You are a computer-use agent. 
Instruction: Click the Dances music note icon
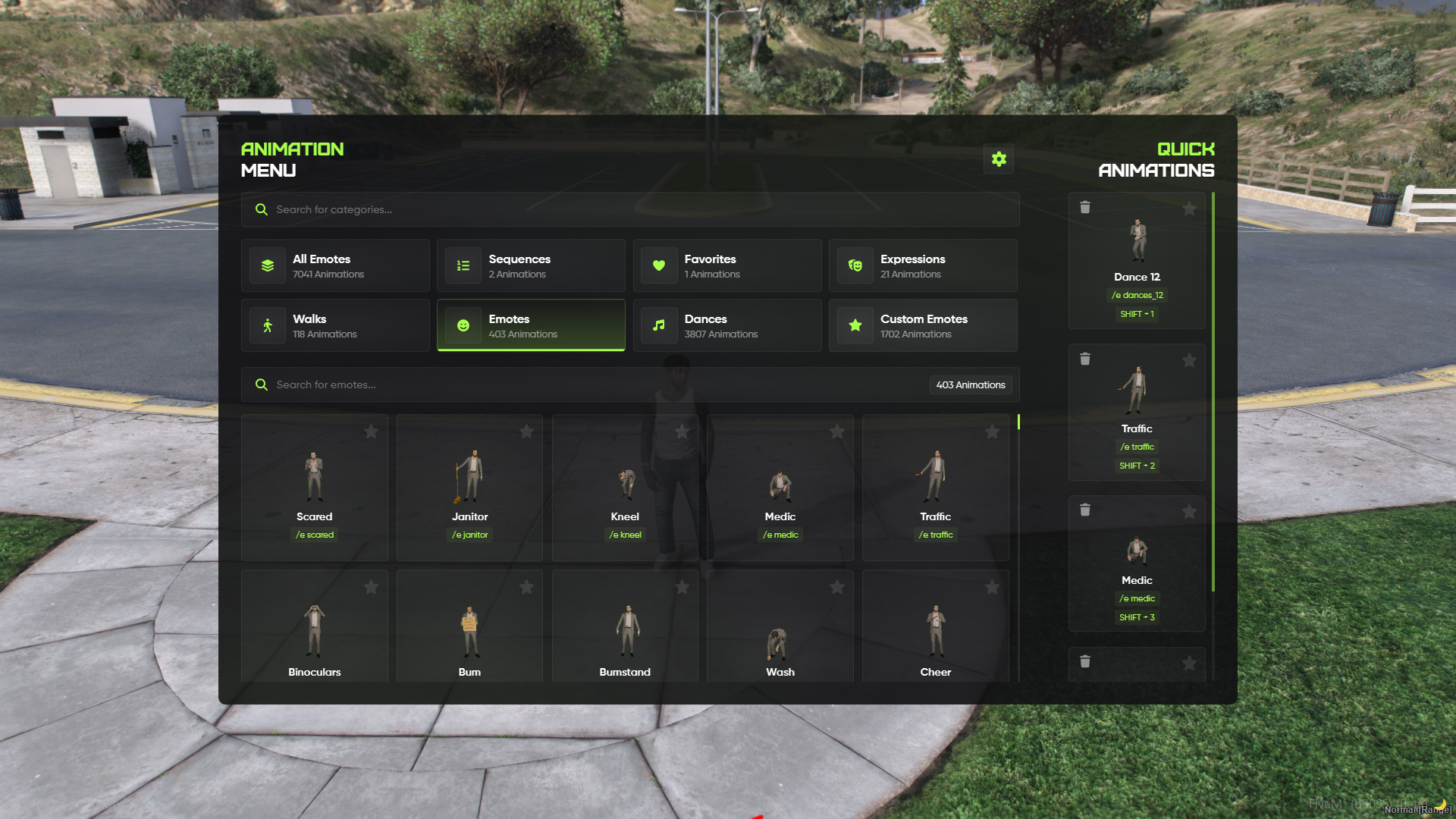pyautogui.click(x=659, y=325)
